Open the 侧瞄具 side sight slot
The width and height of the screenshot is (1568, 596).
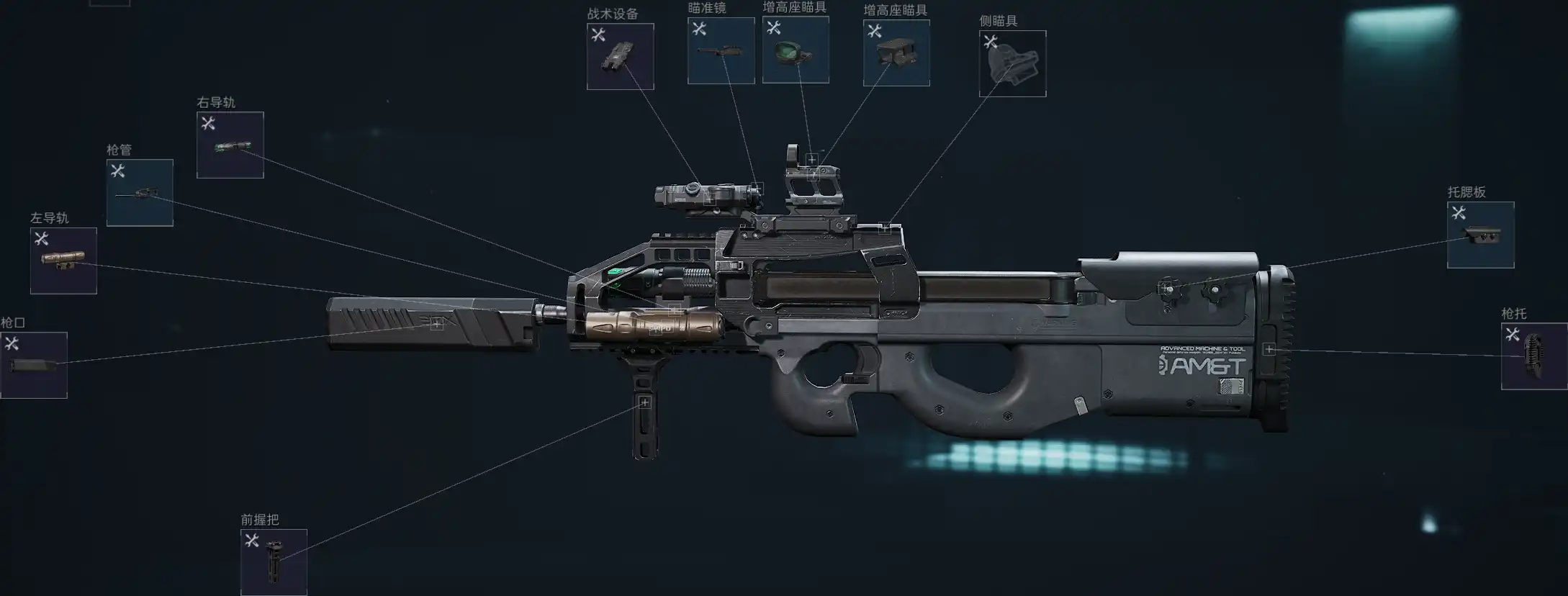pos(1012,64)
